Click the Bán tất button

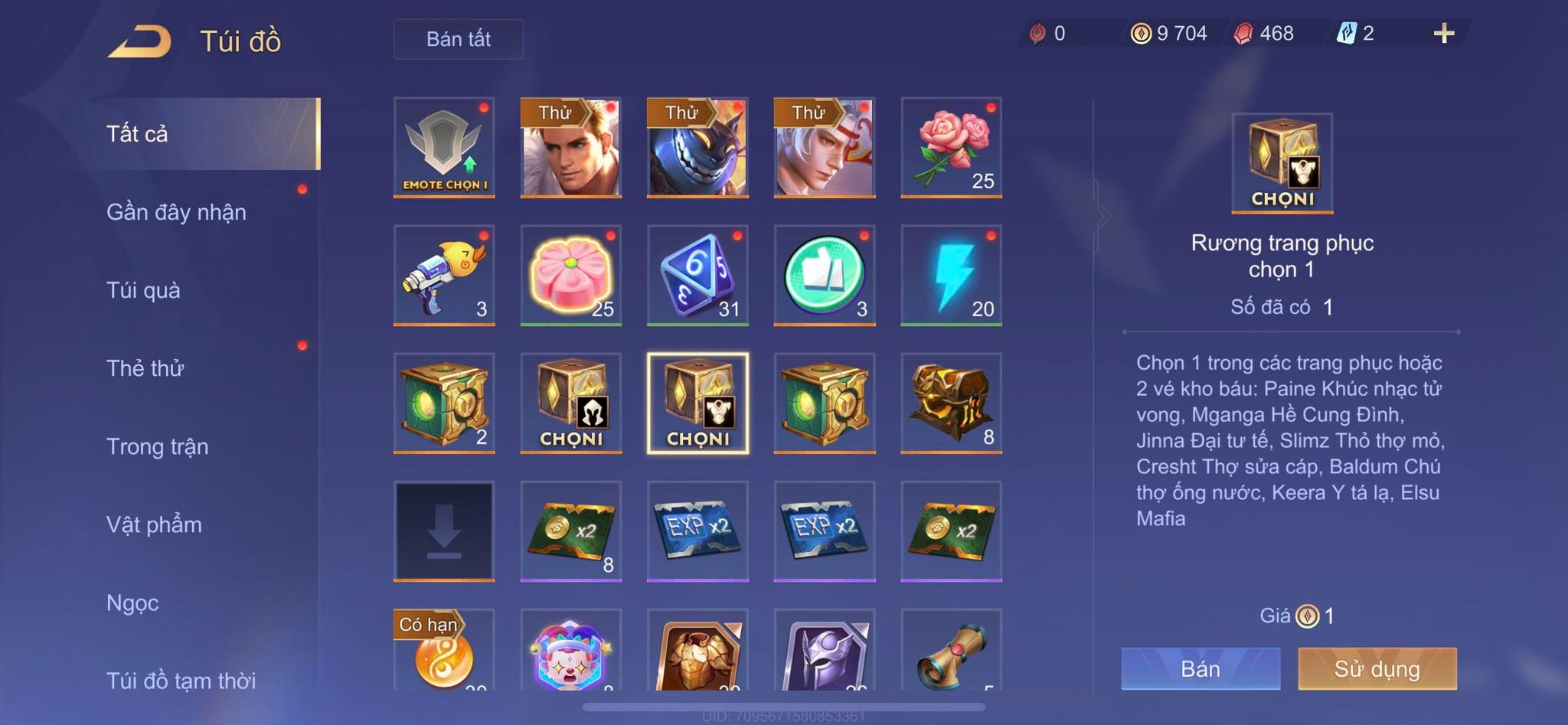[458, 39]
